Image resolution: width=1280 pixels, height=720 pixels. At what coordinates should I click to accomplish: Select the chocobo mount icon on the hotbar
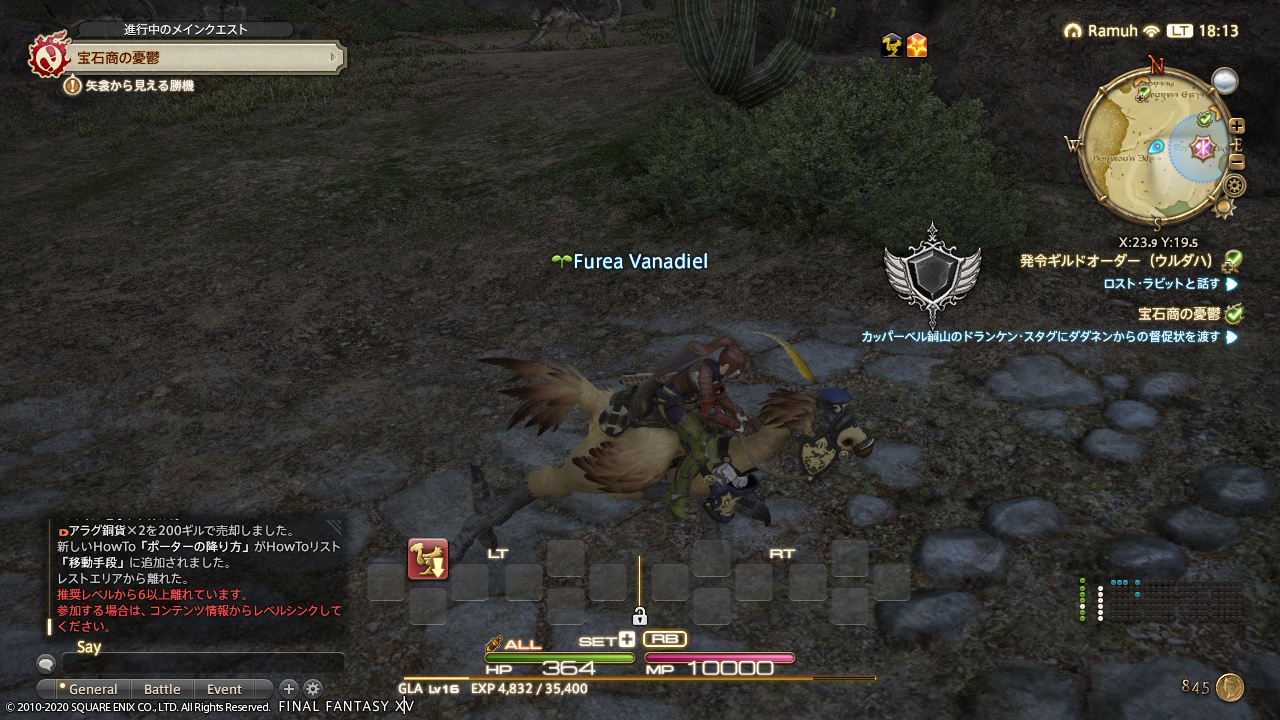click(428, 560)
